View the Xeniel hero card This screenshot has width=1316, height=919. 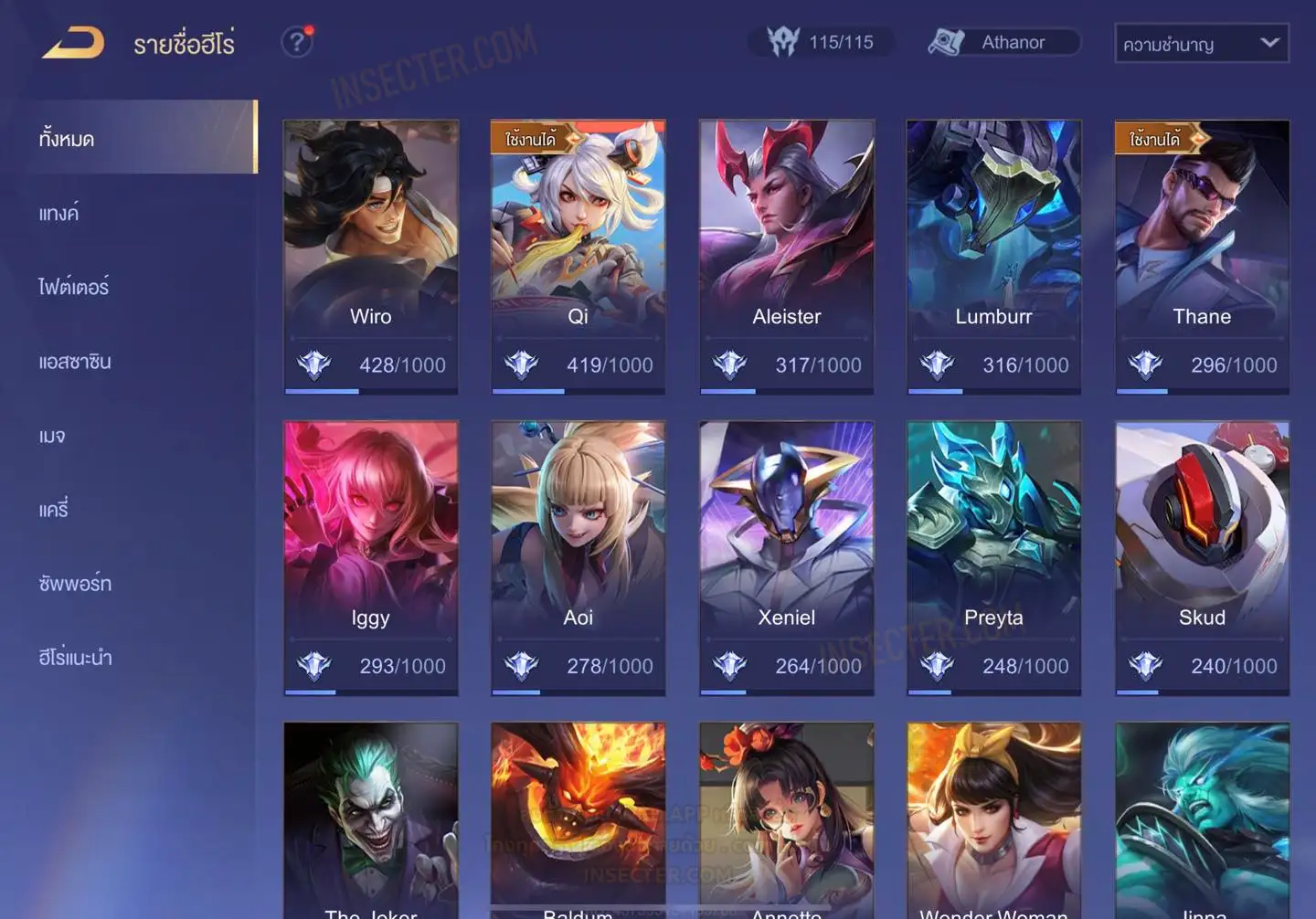(786, 557)
